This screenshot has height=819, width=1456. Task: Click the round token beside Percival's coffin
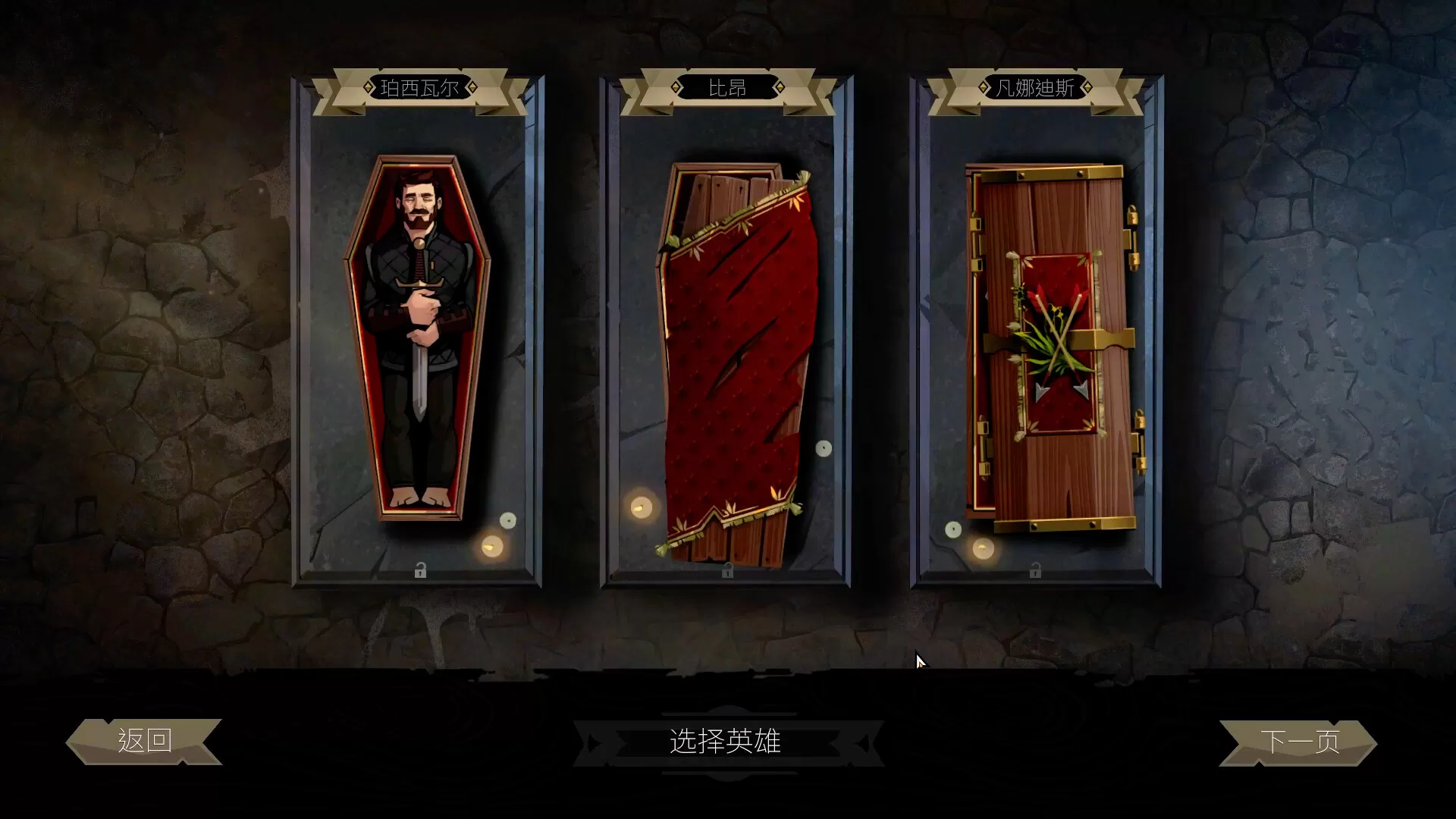509,521
